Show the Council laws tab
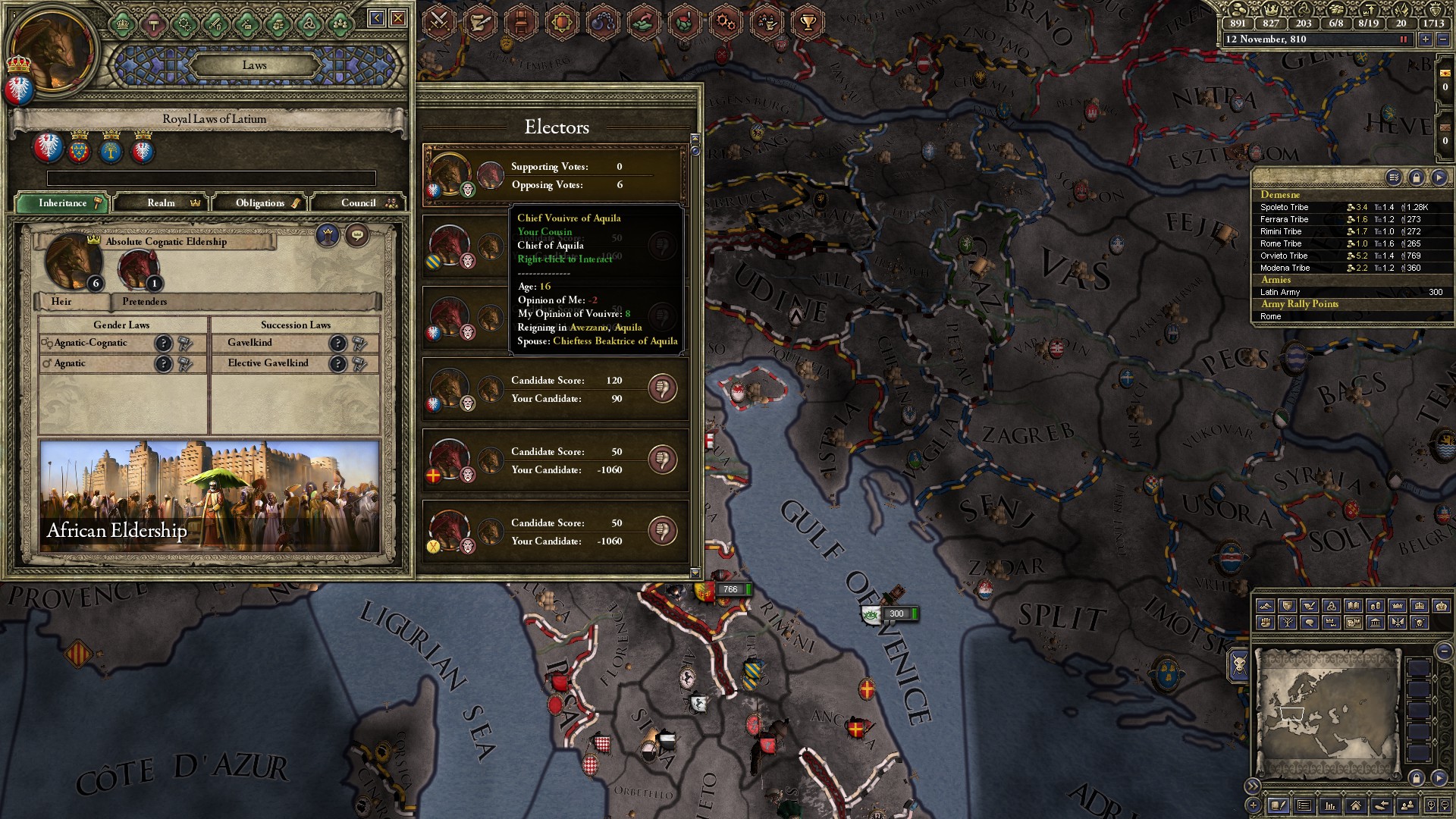This screenshot has height=819, width=1456. click(358, 203)
